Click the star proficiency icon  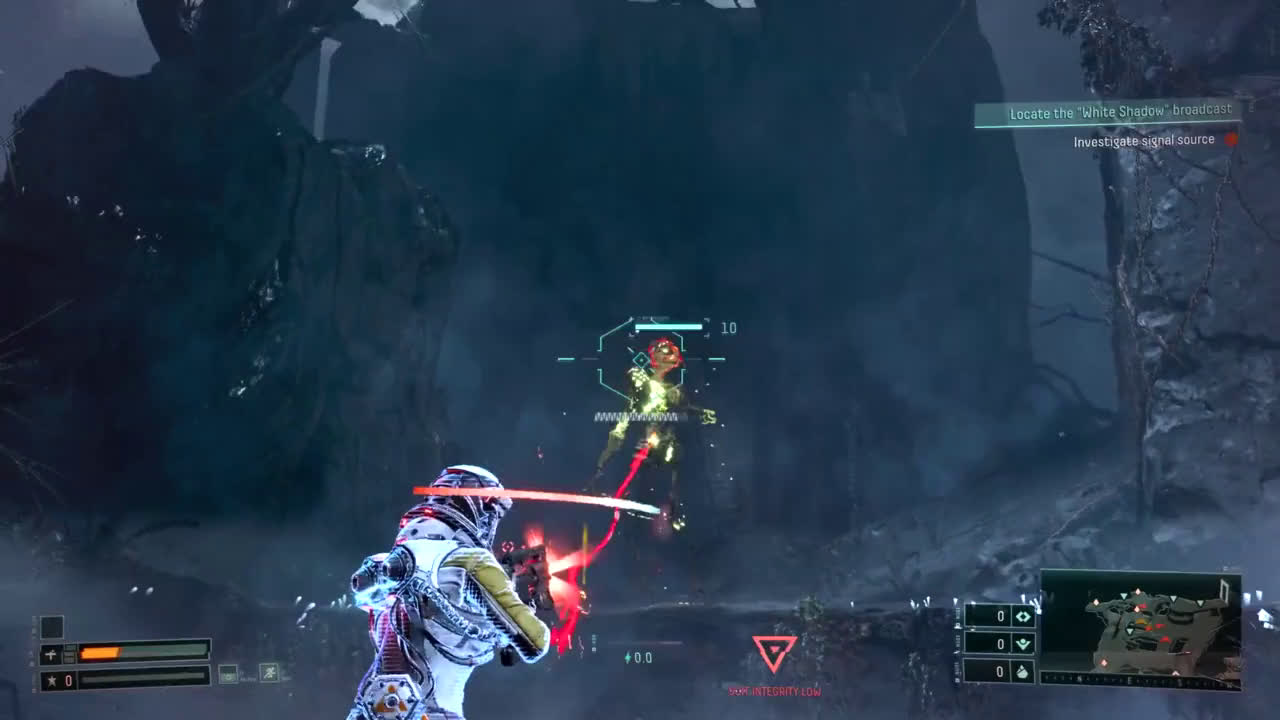click(52, 681)
